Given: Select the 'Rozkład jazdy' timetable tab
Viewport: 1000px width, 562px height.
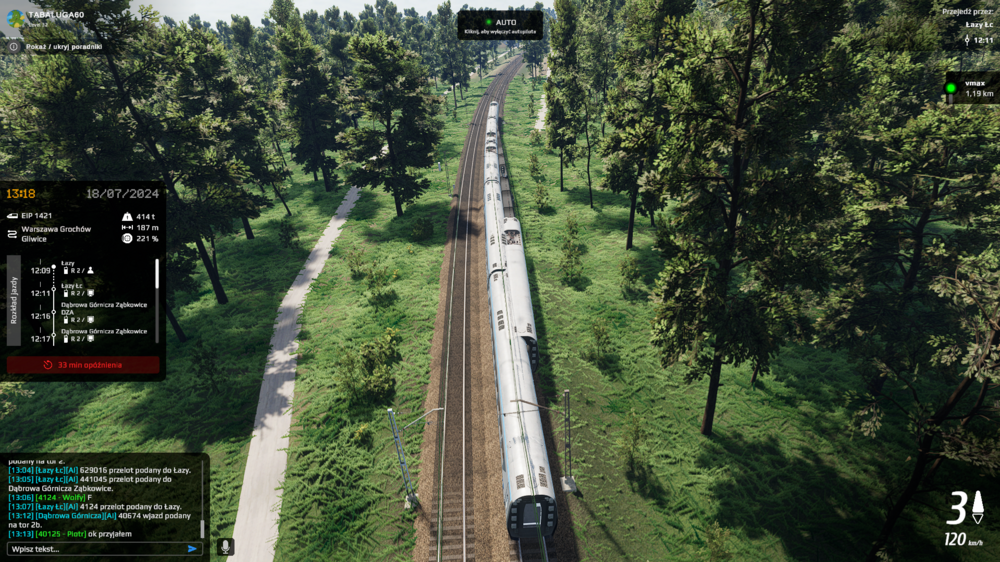Looking at the screenshot, I should click(x=14, y=300).
